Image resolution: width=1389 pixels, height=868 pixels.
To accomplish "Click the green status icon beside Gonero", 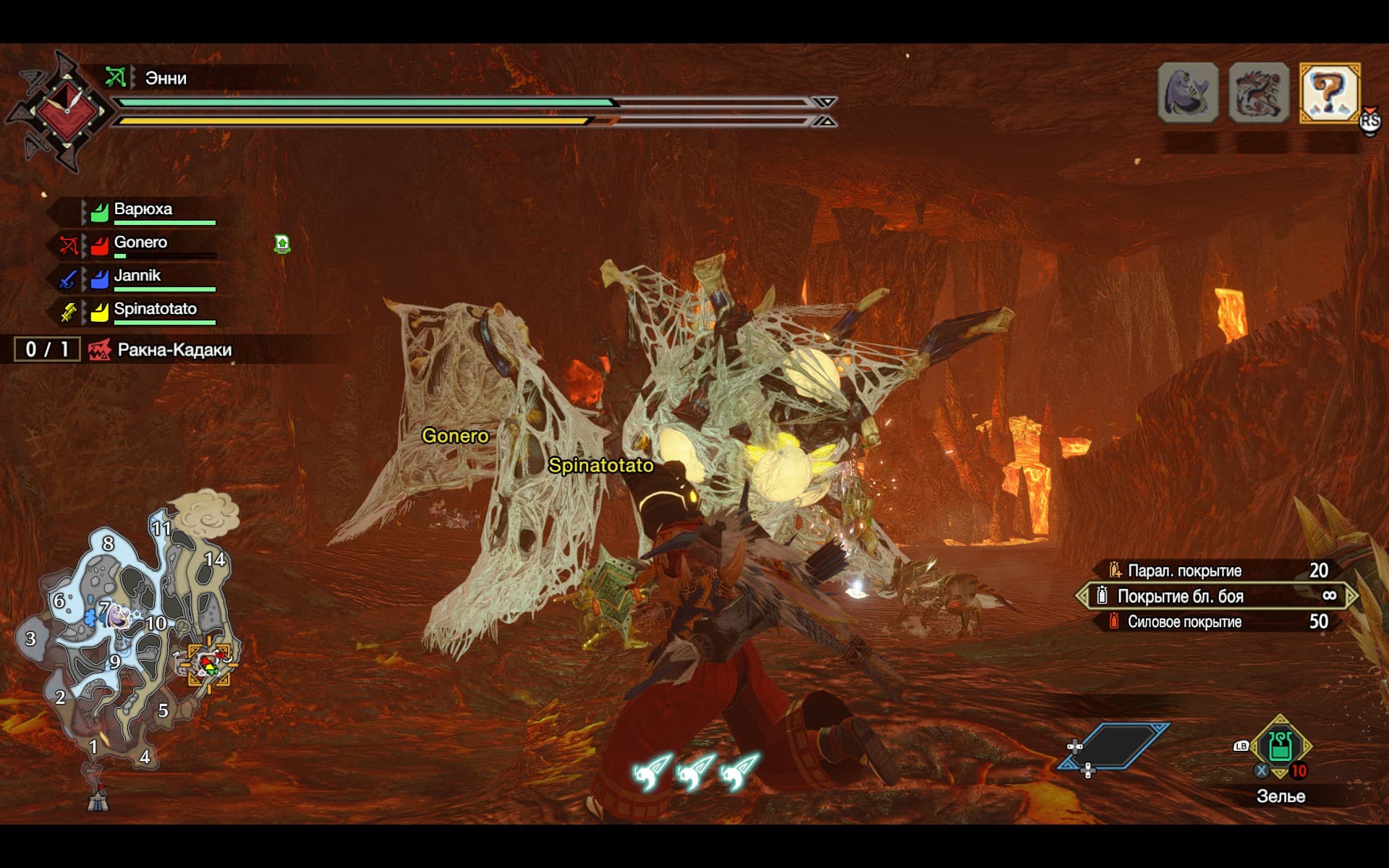I will [x=282, y=244].
